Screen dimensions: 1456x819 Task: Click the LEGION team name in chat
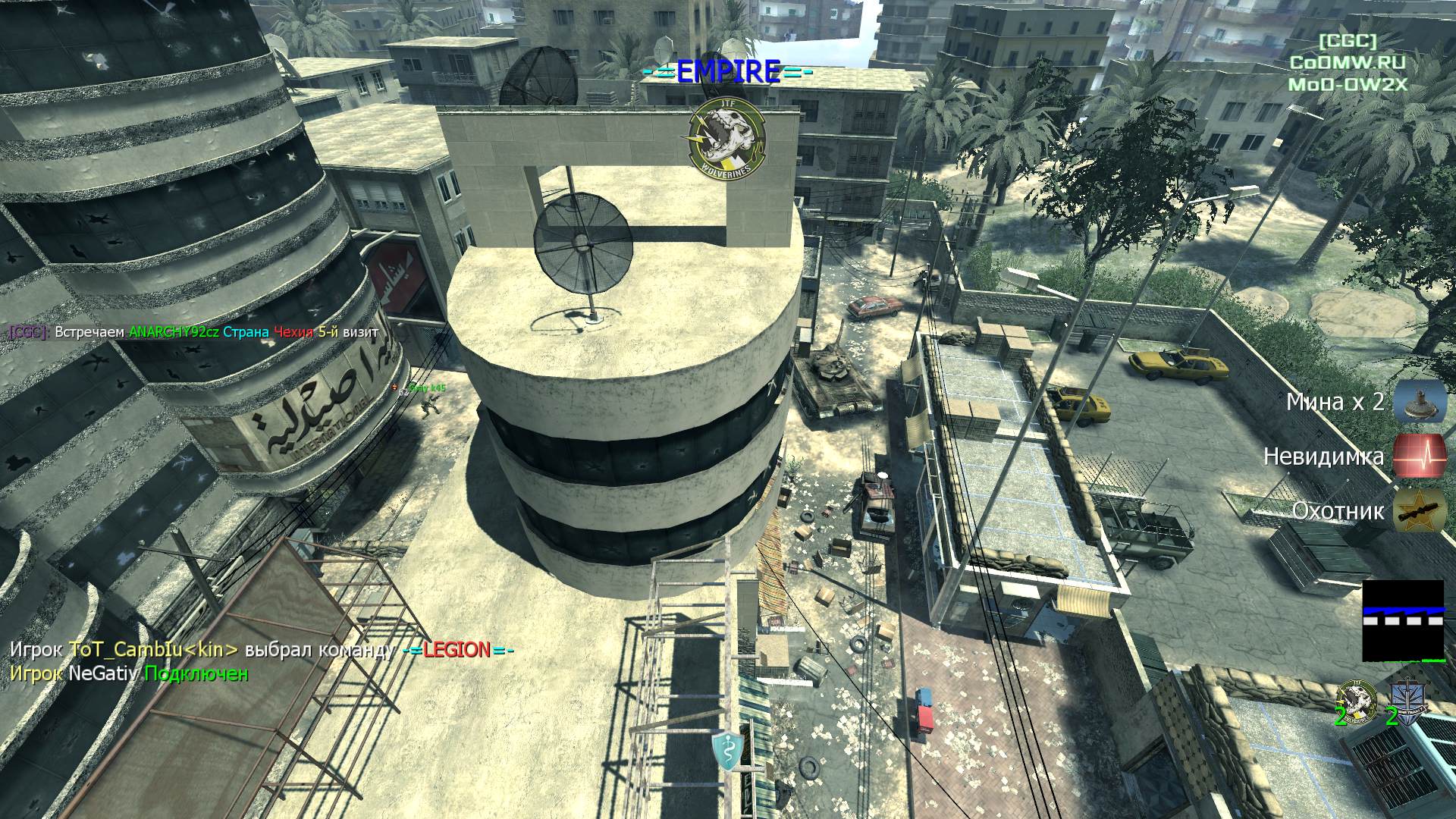(x=457, y=650)
